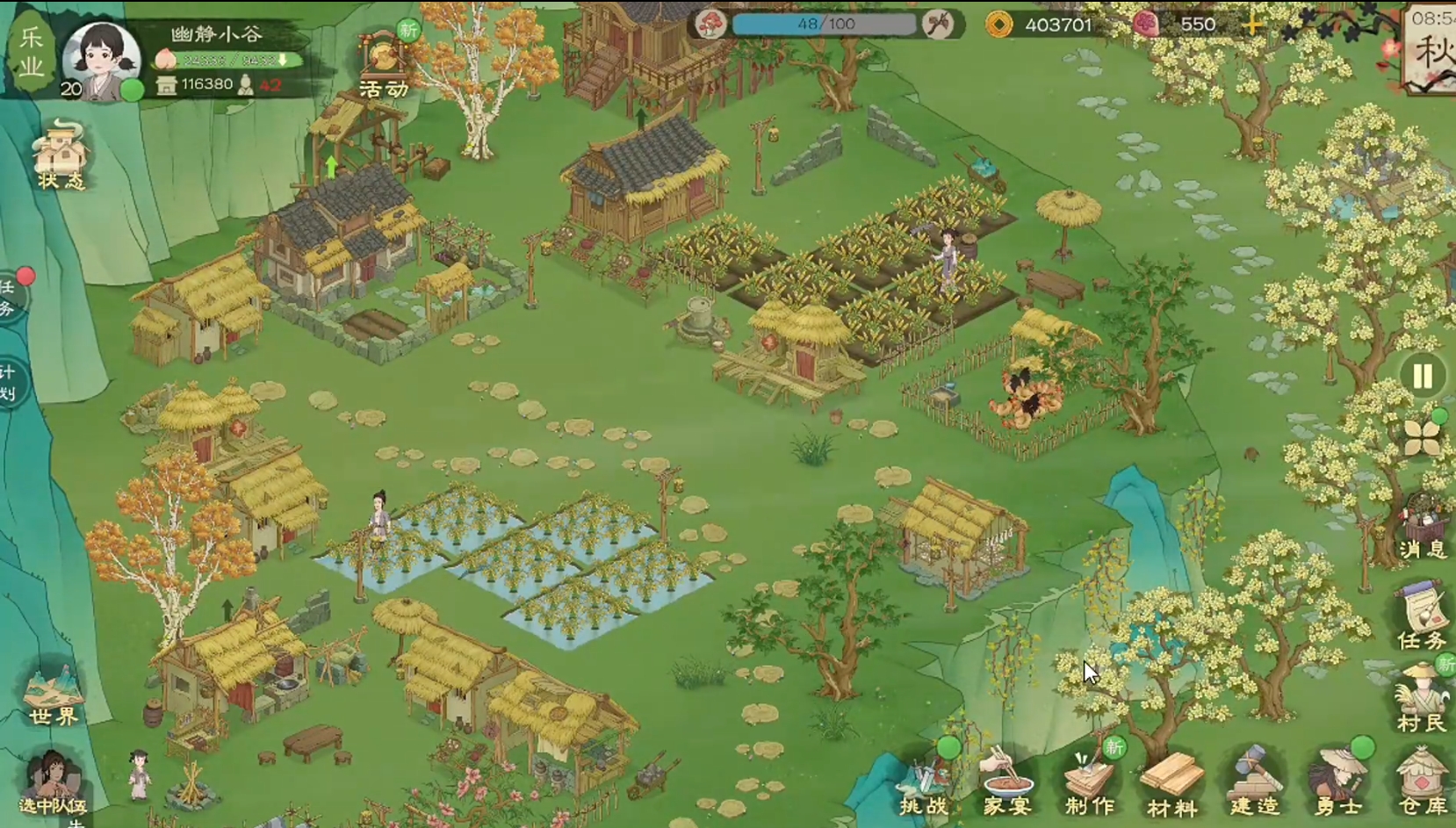Select the 选中队伍 team button

53,783
